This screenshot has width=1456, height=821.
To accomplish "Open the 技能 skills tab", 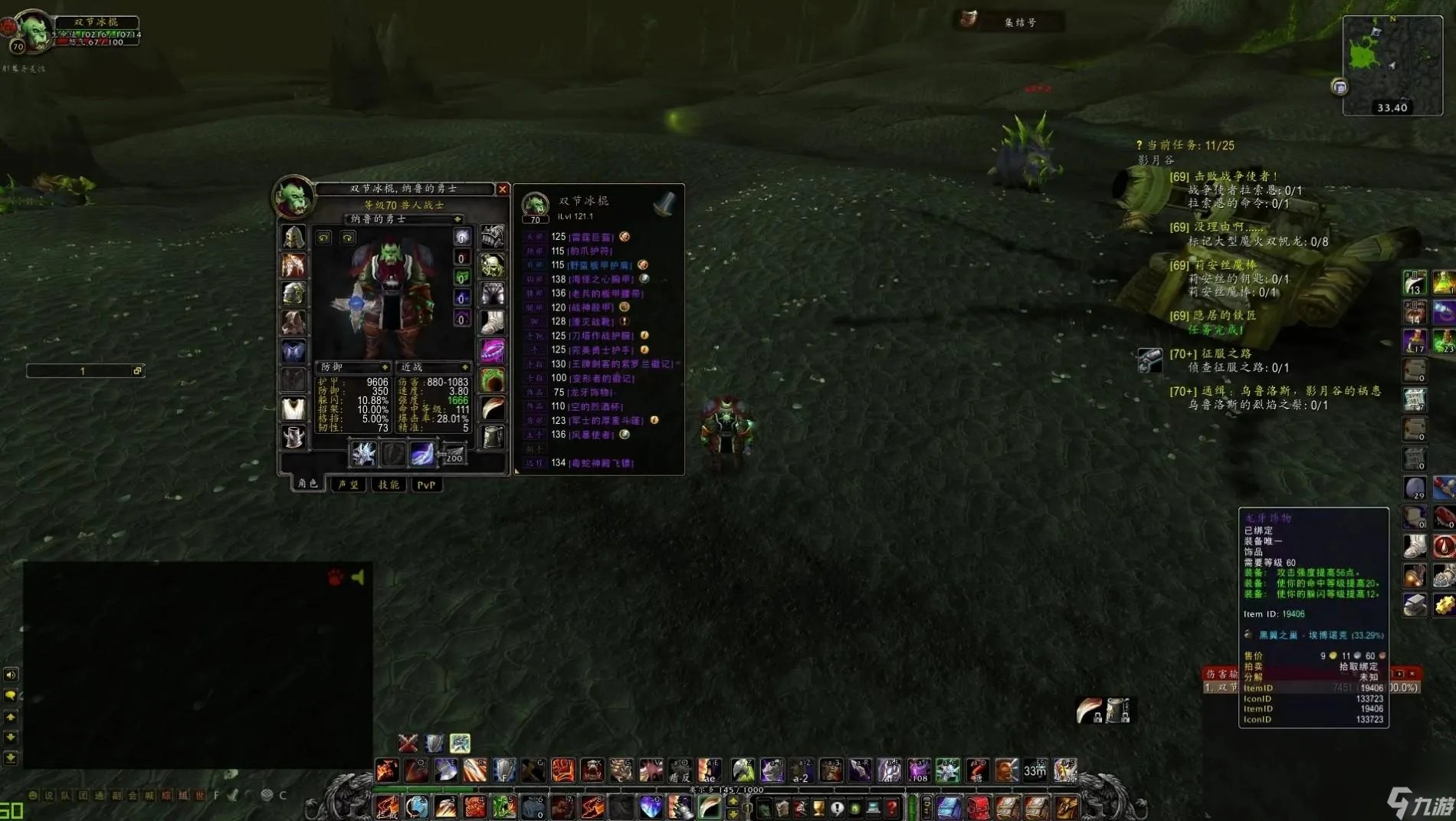I will [x=389, y=484].
